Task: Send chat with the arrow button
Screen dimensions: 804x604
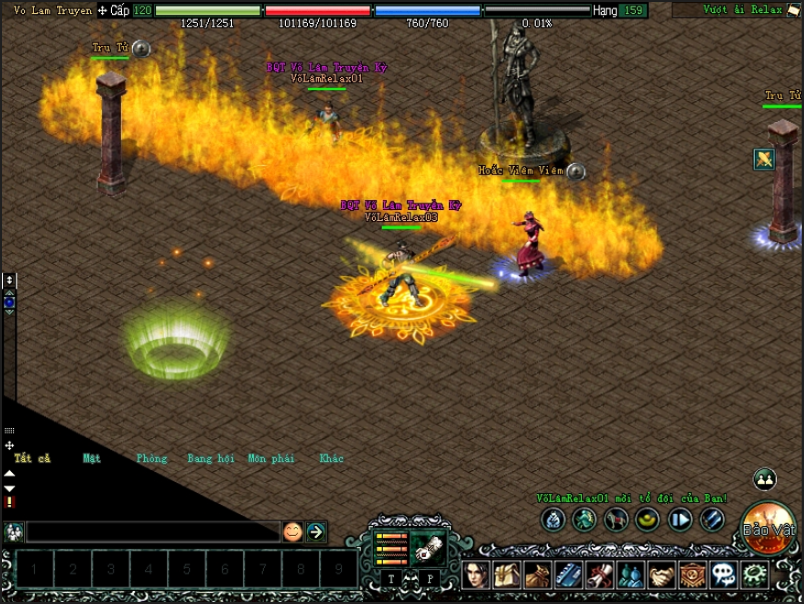Action: click(x=317, y=531)
